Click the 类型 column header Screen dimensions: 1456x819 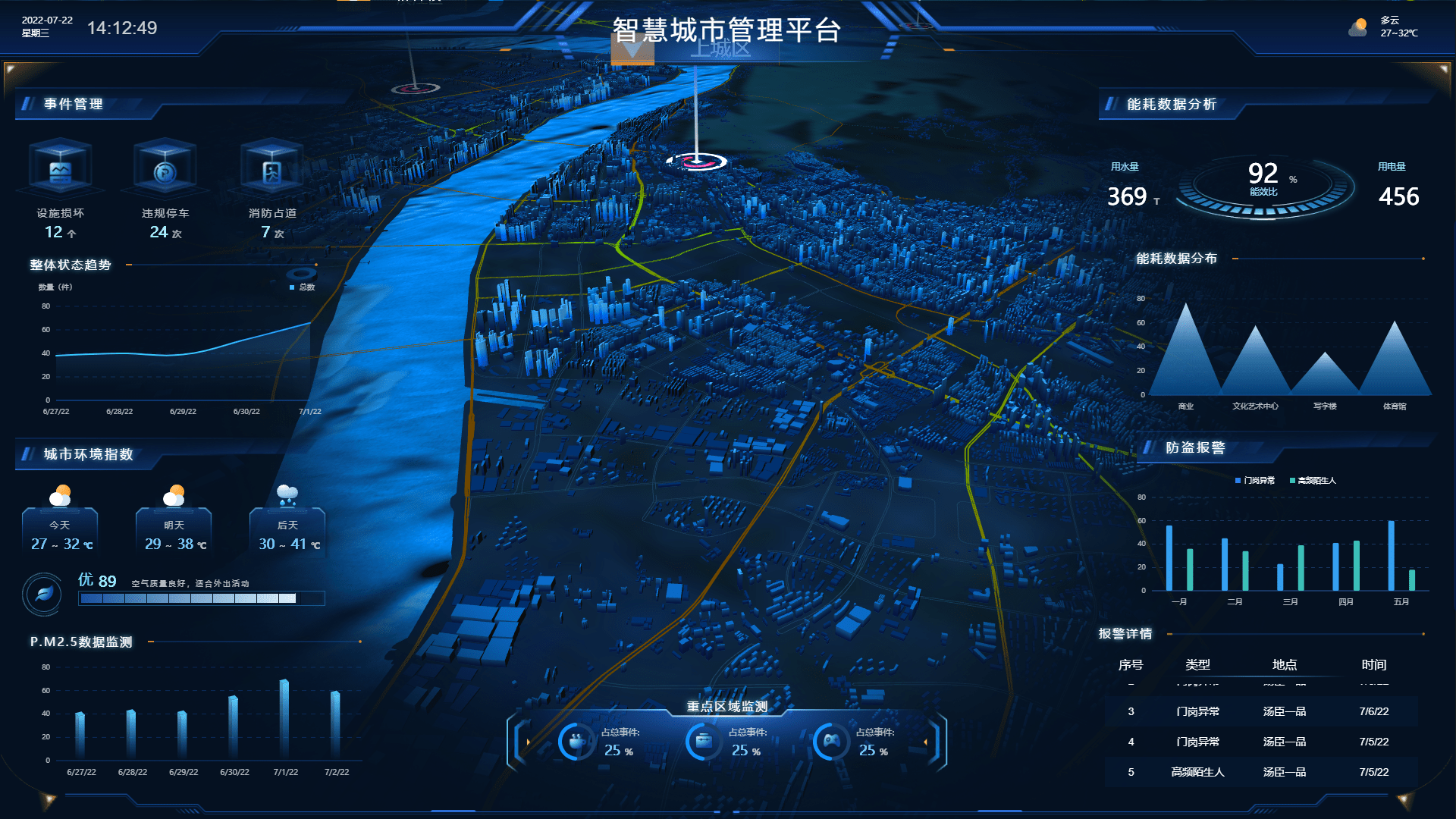point(1197,664)
